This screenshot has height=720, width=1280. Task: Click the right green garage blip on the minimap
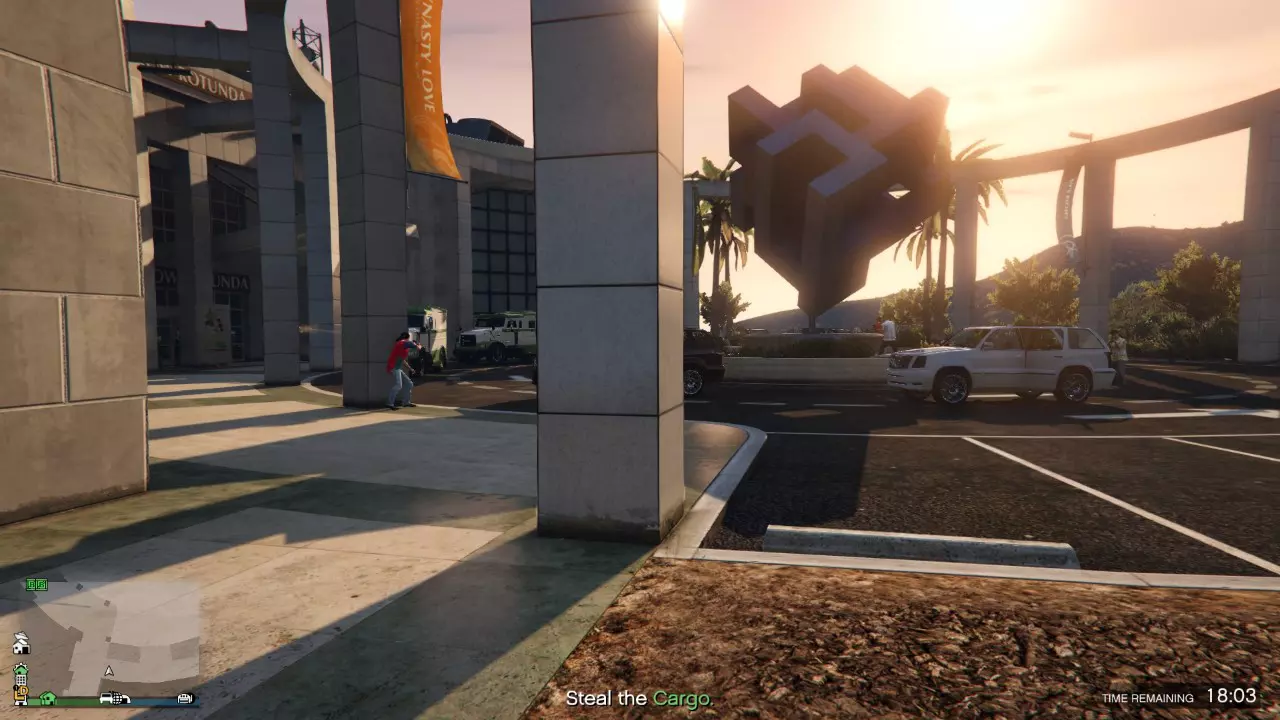[x=42, y=584]
